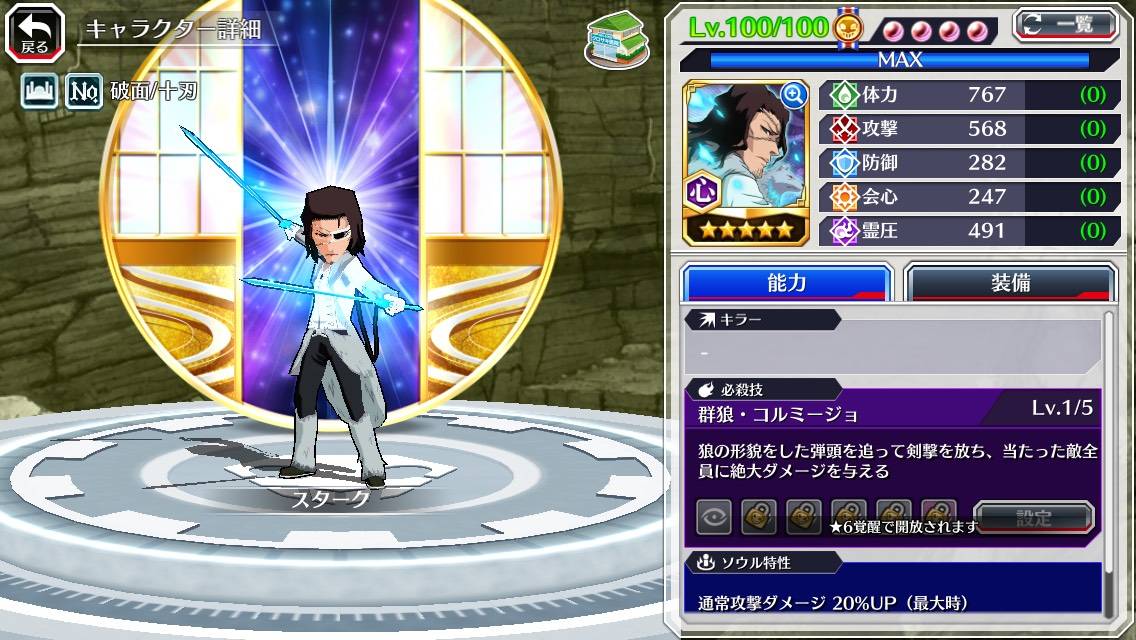Image resolution: width=1136 pixels, height=640 pixels.
Task: Go back with the 戻る button
Action: 35,33
